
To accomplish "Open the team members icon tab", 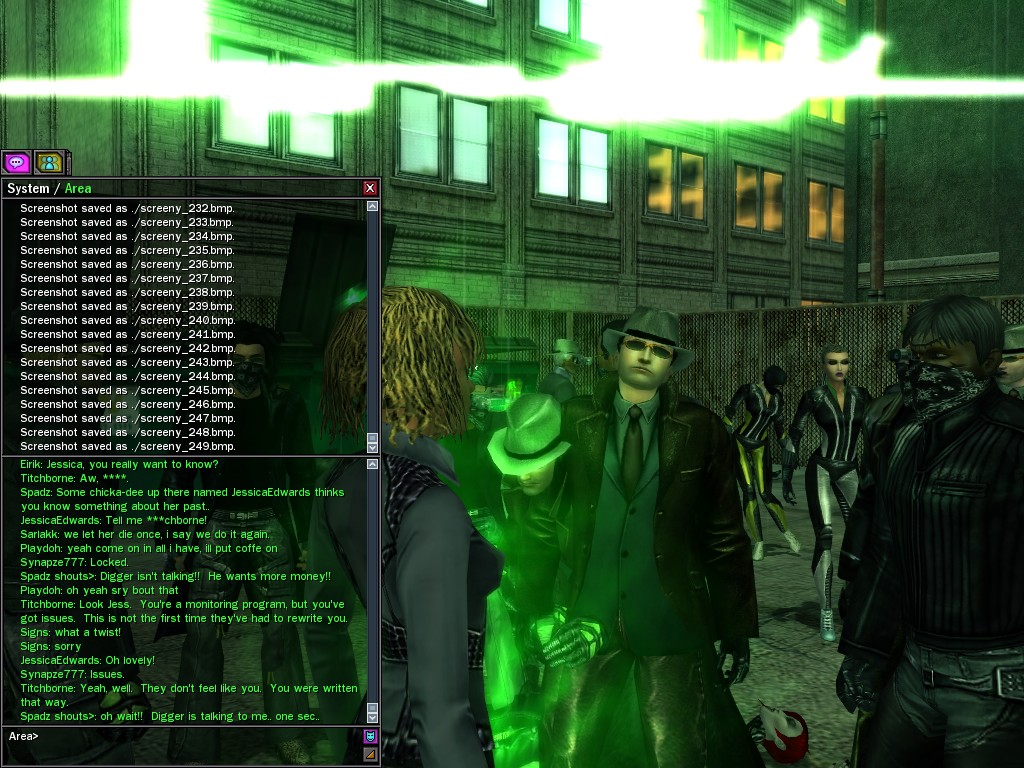I will 48,162.
